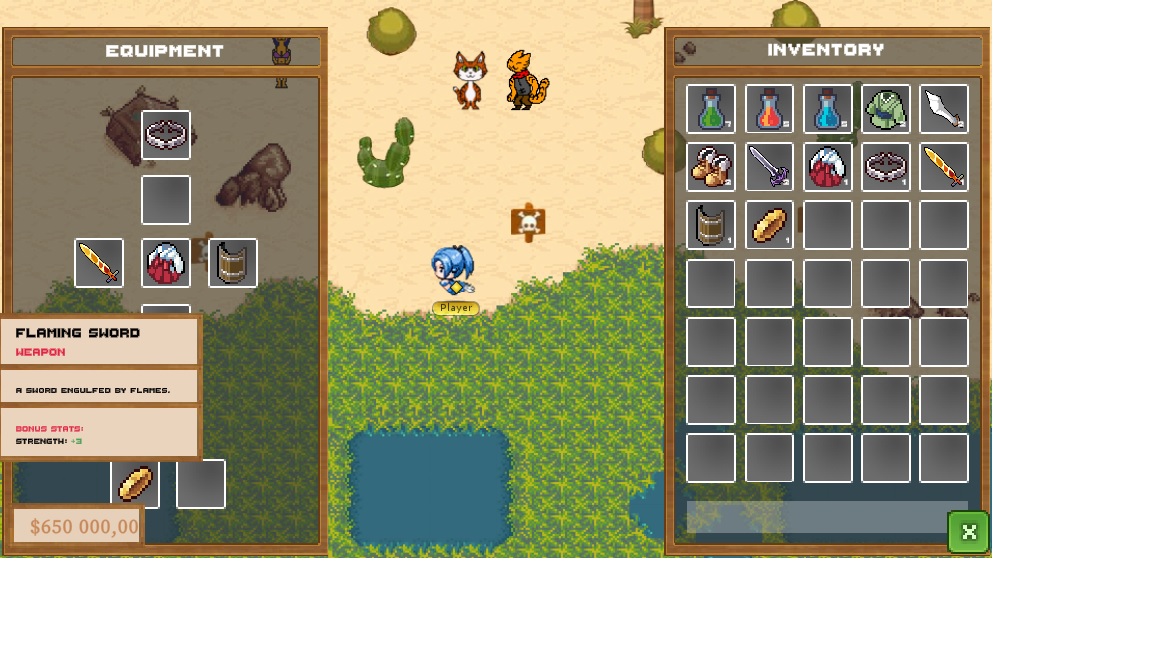1152x648 pixels.
Task: Select the equipped wooden barrel shield slot
Action: tap(233, 263)
